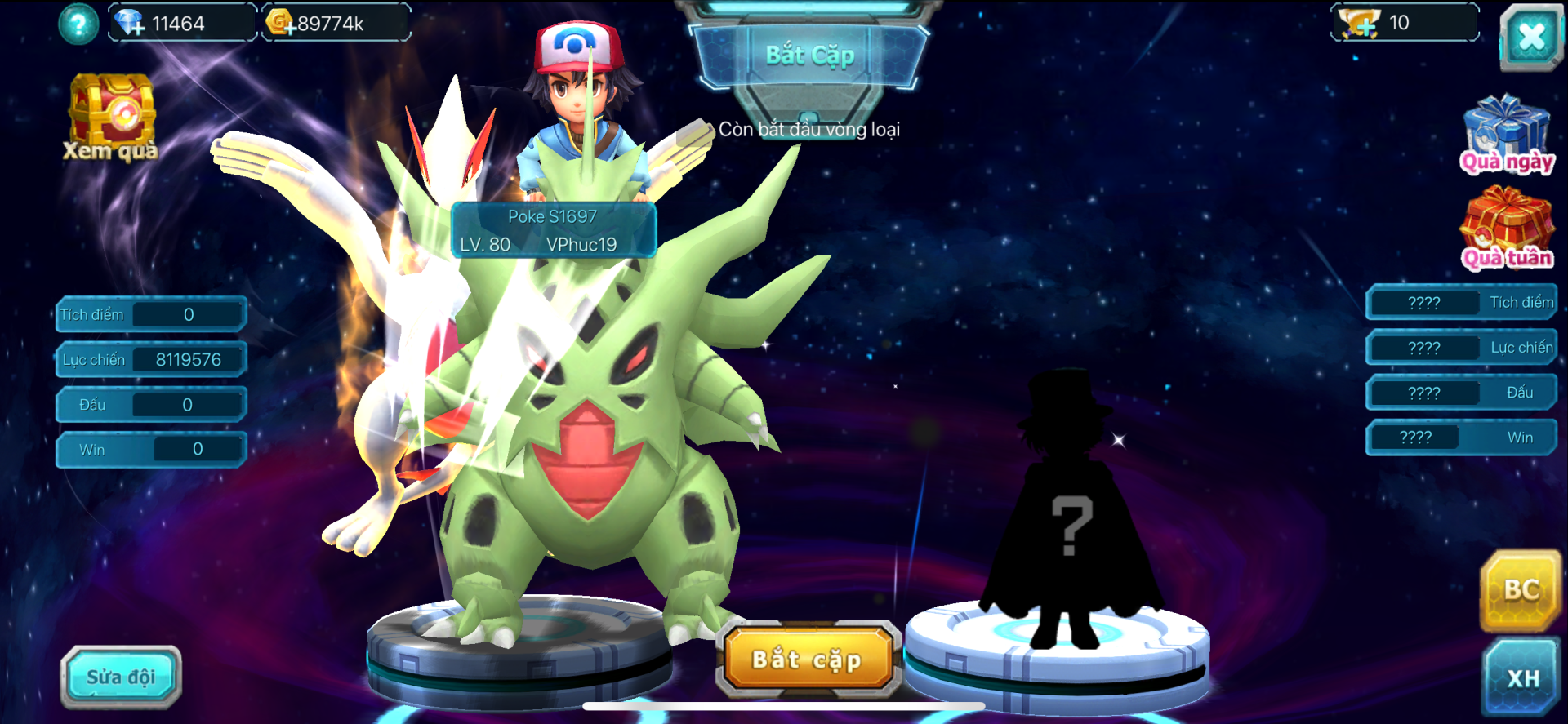Click the orange Bắt cặp match button
The height and width of the screenshot is (724, 1568).
tap(807, 659)
